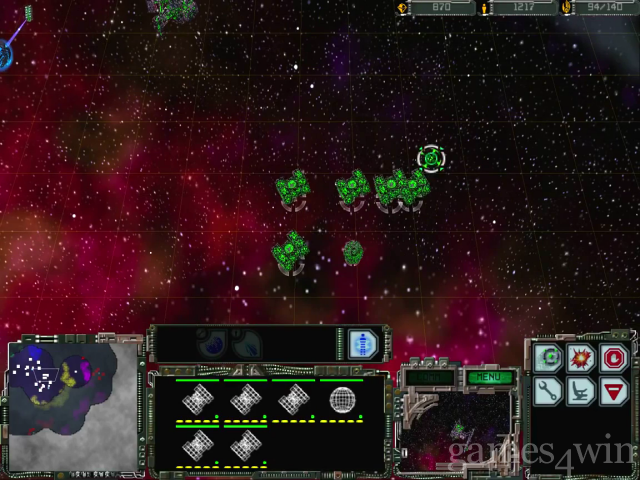640x480 pixels.
Task: Choose the green circular arrows command
Action: 547,357
